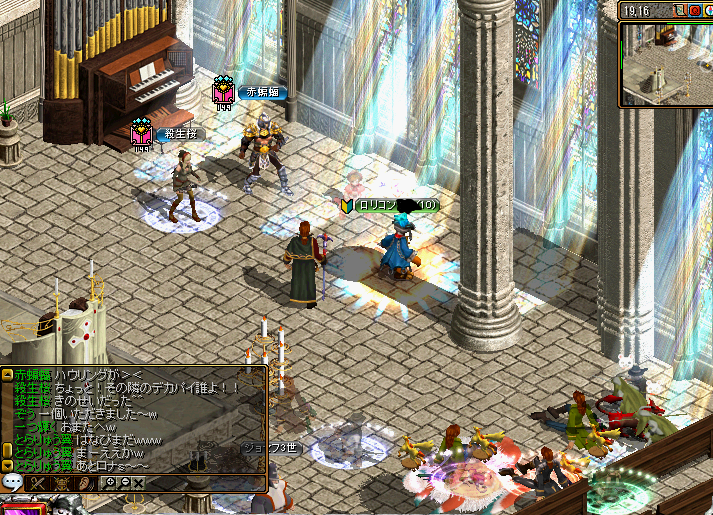The image size is (713, 515).
Task: Click the chat scroll-up arrow
Action: tap(7, 374)
